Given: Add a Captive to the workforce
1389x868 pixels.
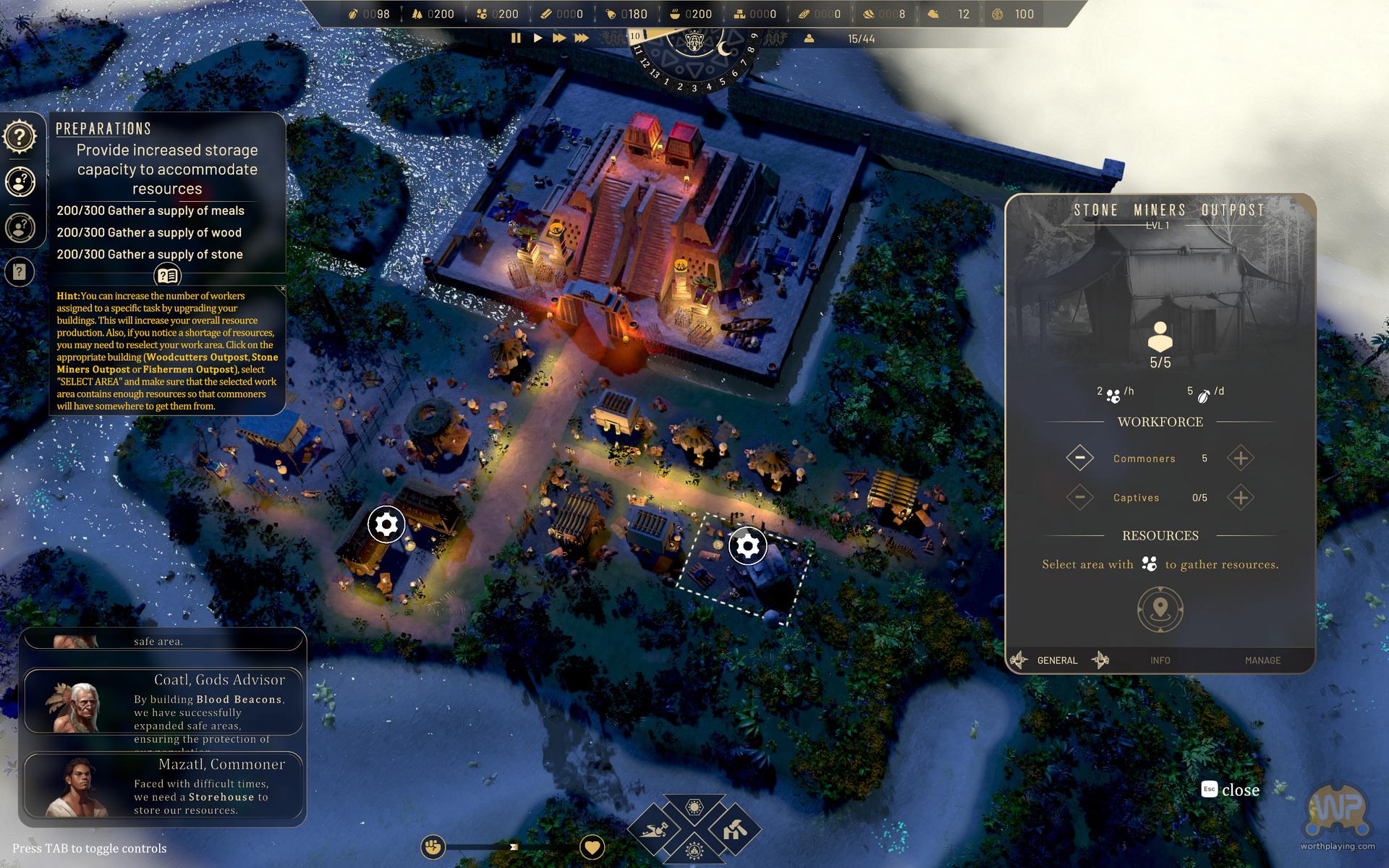Looking at the screenshot, I should click(x=1240, y=498).
